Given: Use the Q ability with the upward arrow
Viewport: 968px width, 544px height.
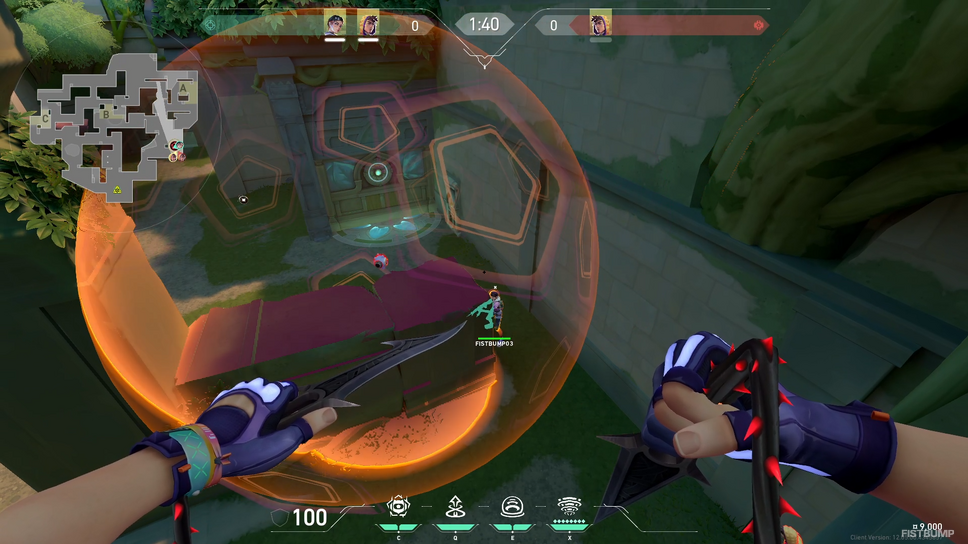Looking at the screenshot, I should pyautogui.click(x=455, y=507).
